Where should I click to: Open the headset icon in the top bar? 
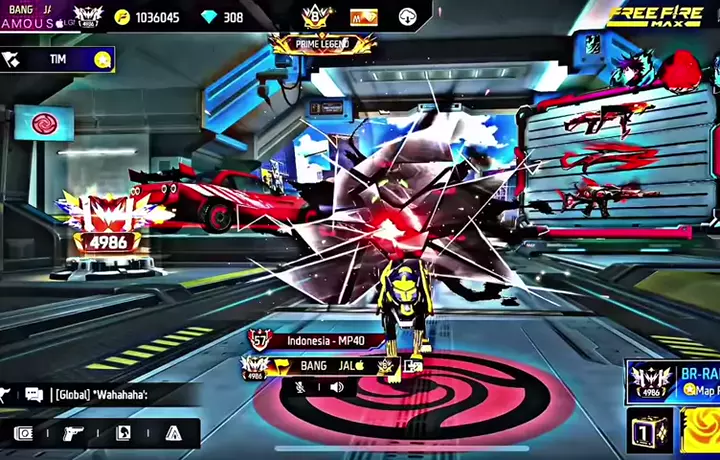click(407, 17)
